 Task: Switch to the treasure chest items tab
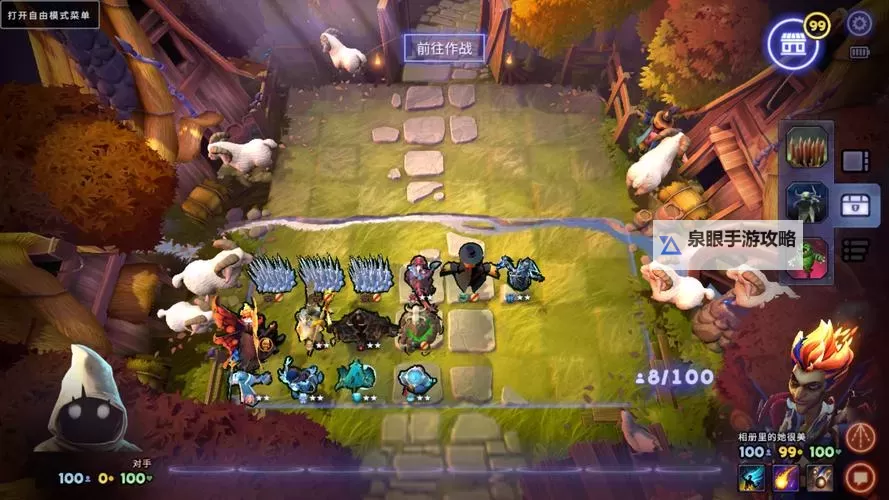855,205
